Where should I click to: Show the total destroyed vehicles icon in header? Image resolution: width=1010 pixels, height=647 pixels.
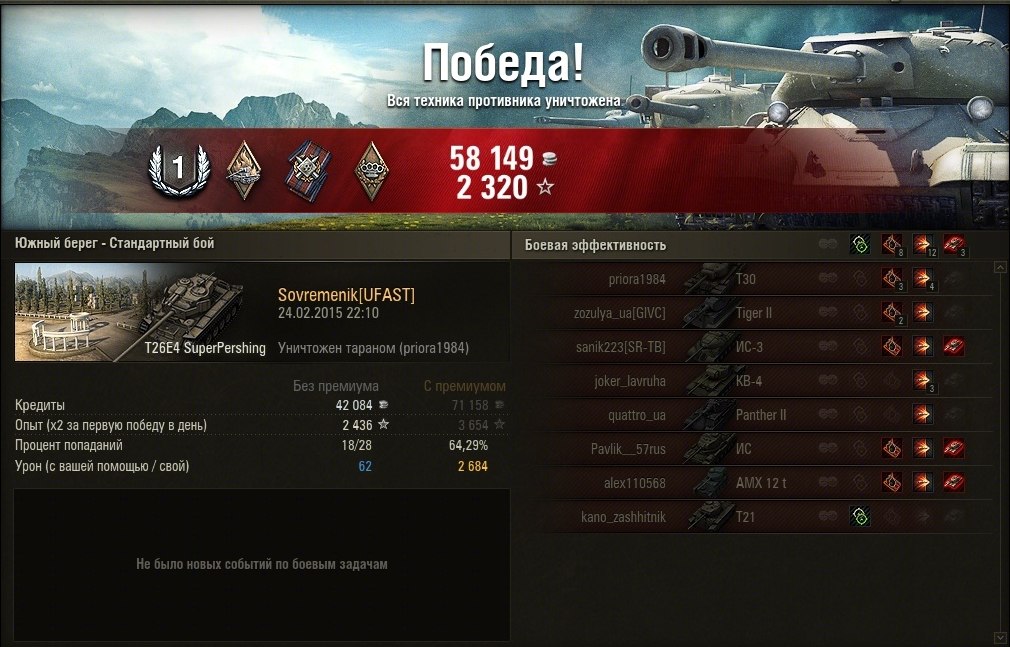(x=954, y=245)
